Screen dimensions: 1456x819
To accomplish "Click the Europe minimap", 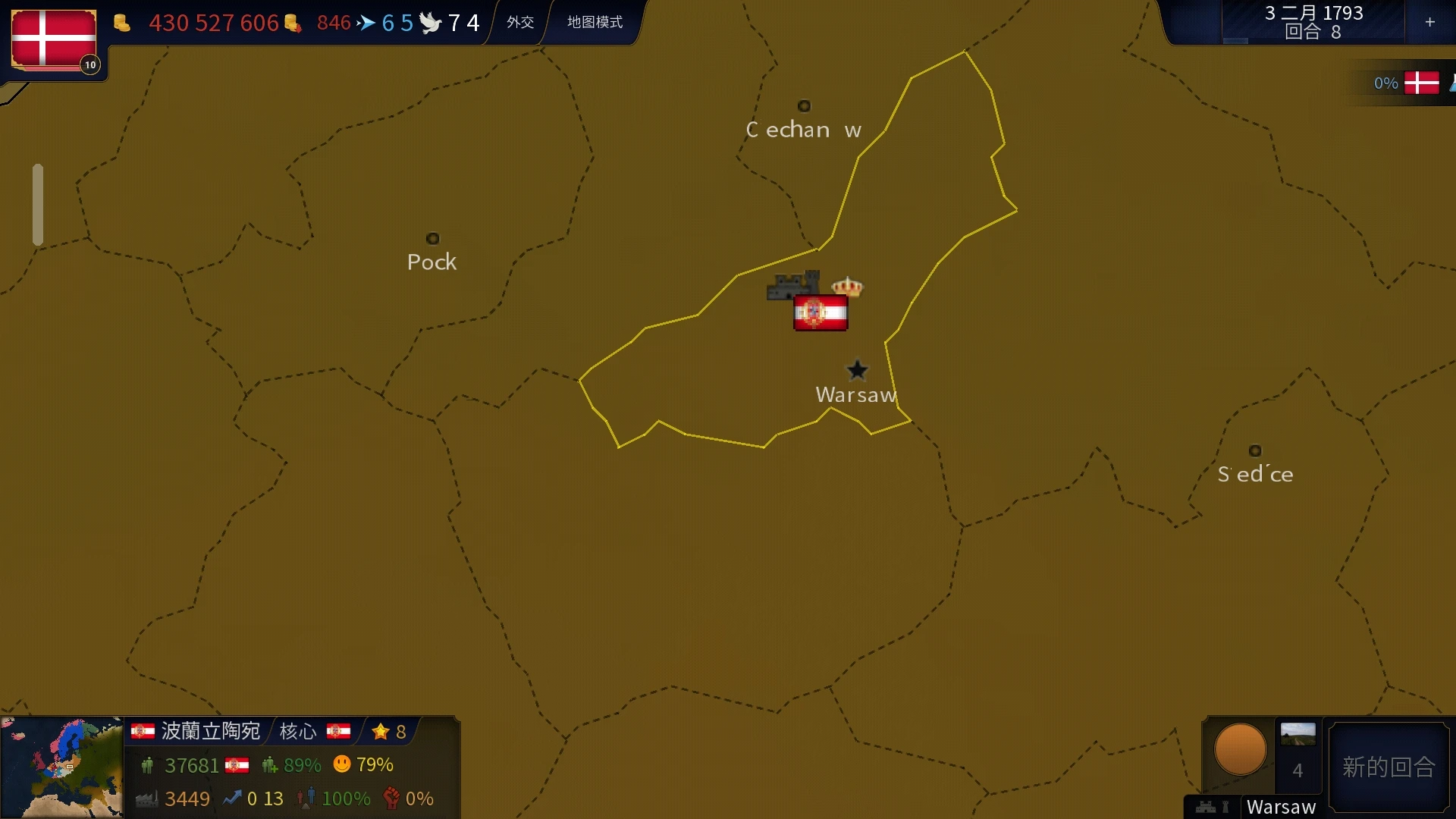I will pyautogui.click(x=61, y=767).
